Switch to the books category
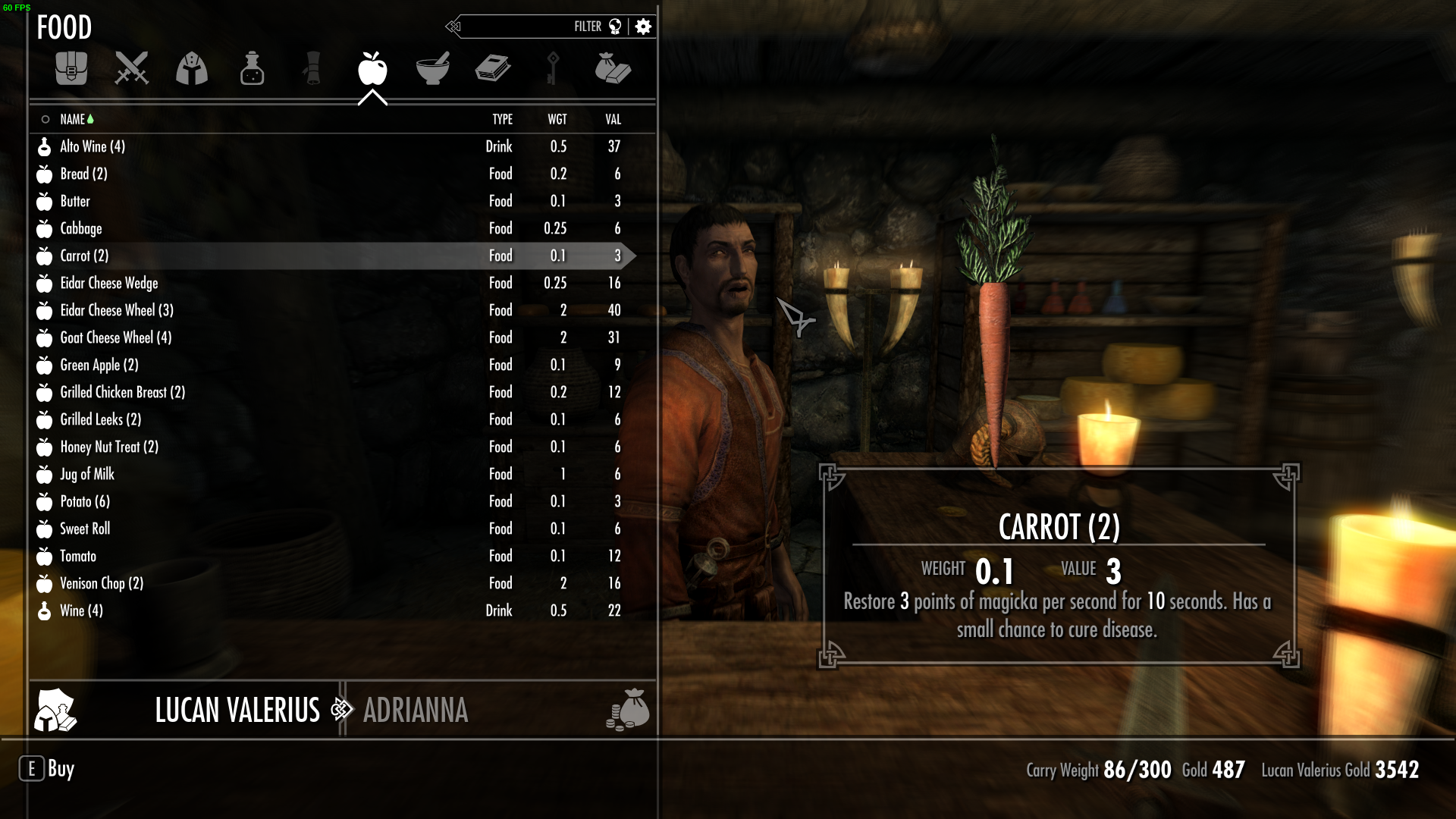The height and width of the screenshot is (819, 1456). click(x=493, y=69)
